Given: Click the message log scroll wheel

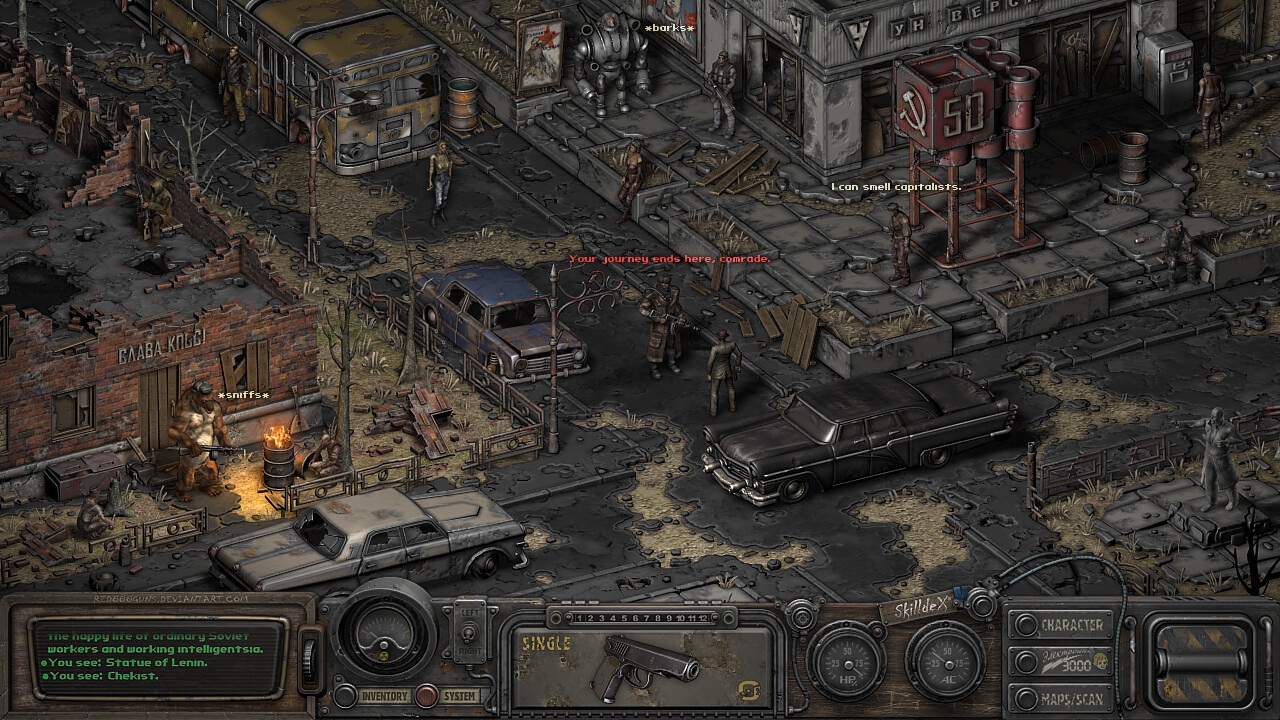Looking at the screenshot, I should (309, 661).
